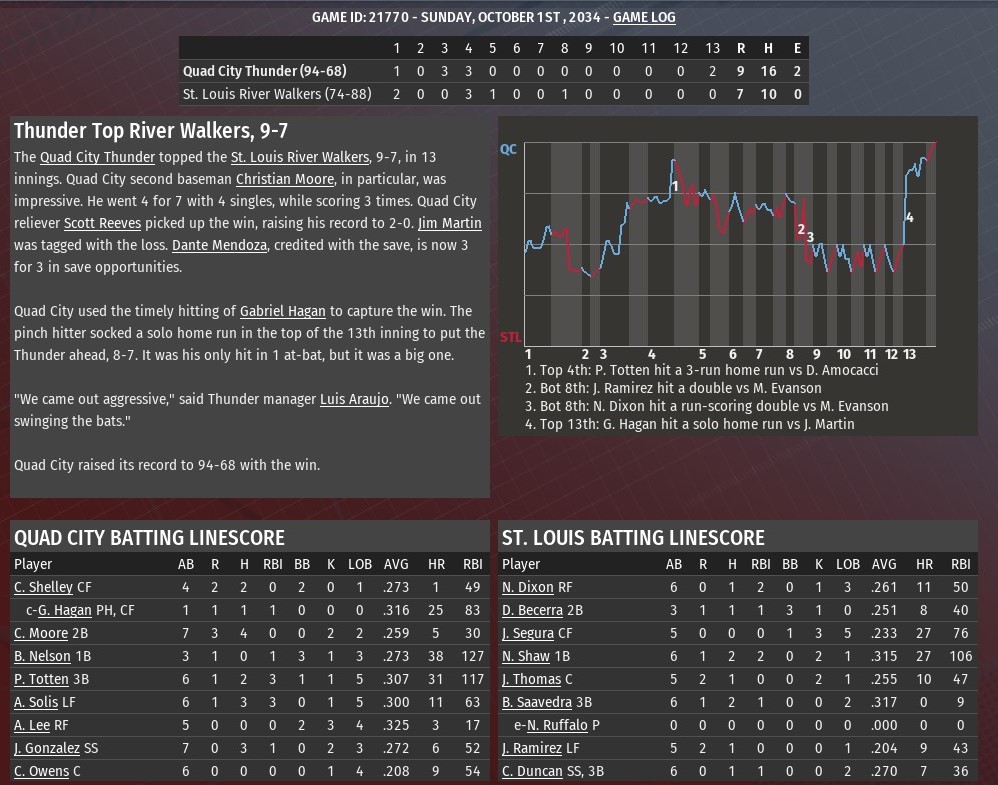The image size is (998, 785).
Task: View Christian Moore's player page
Action: click(x=284, y=179)
